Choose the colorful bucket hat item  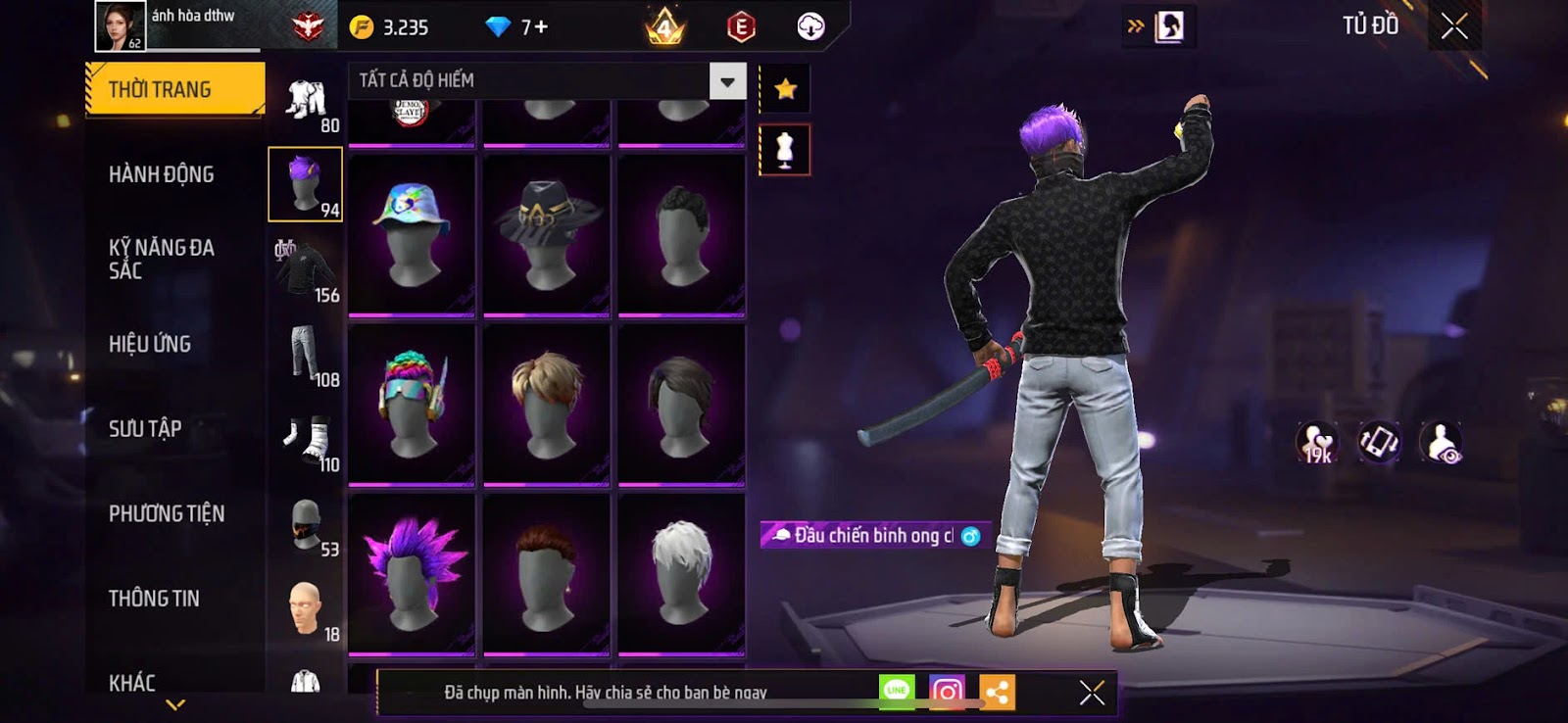[x=412, y=235]
